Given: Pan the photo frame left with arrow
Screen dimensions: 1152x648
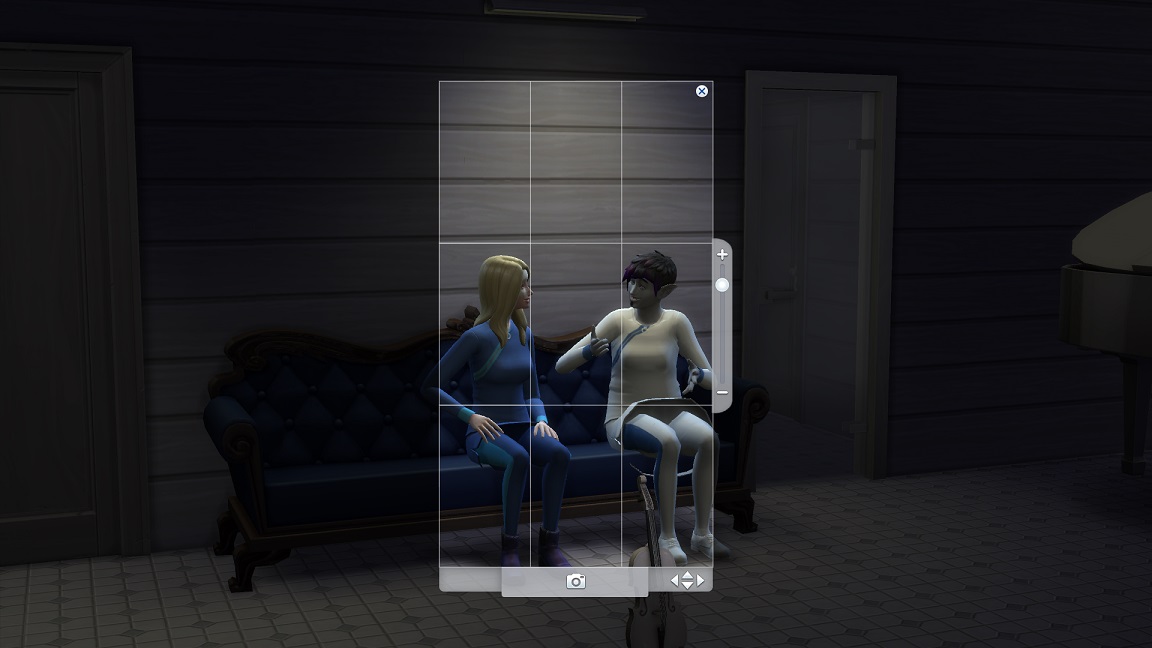Looking at the screenshot, I should pos(674,580).
